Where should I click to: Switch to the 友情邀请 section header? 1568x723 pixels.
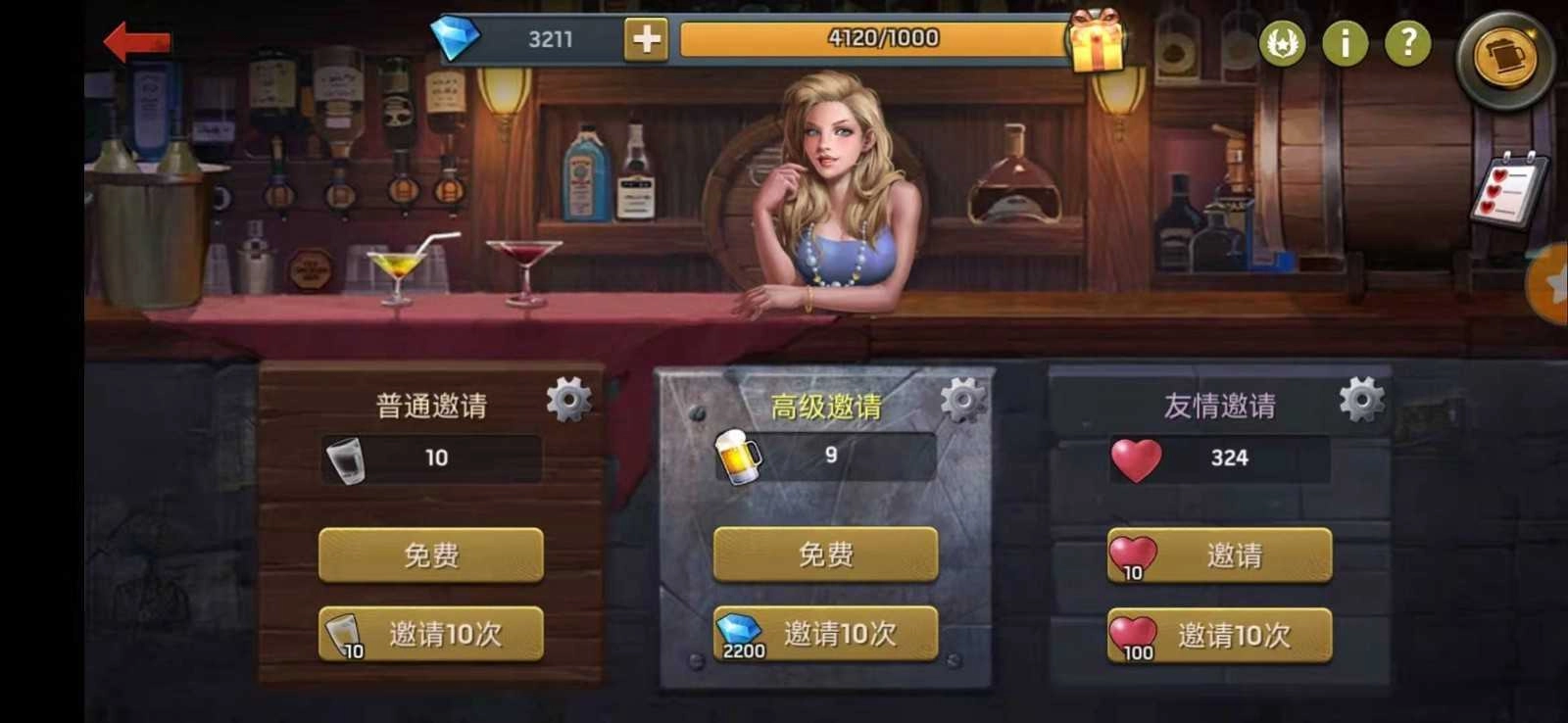[1219, 402]
